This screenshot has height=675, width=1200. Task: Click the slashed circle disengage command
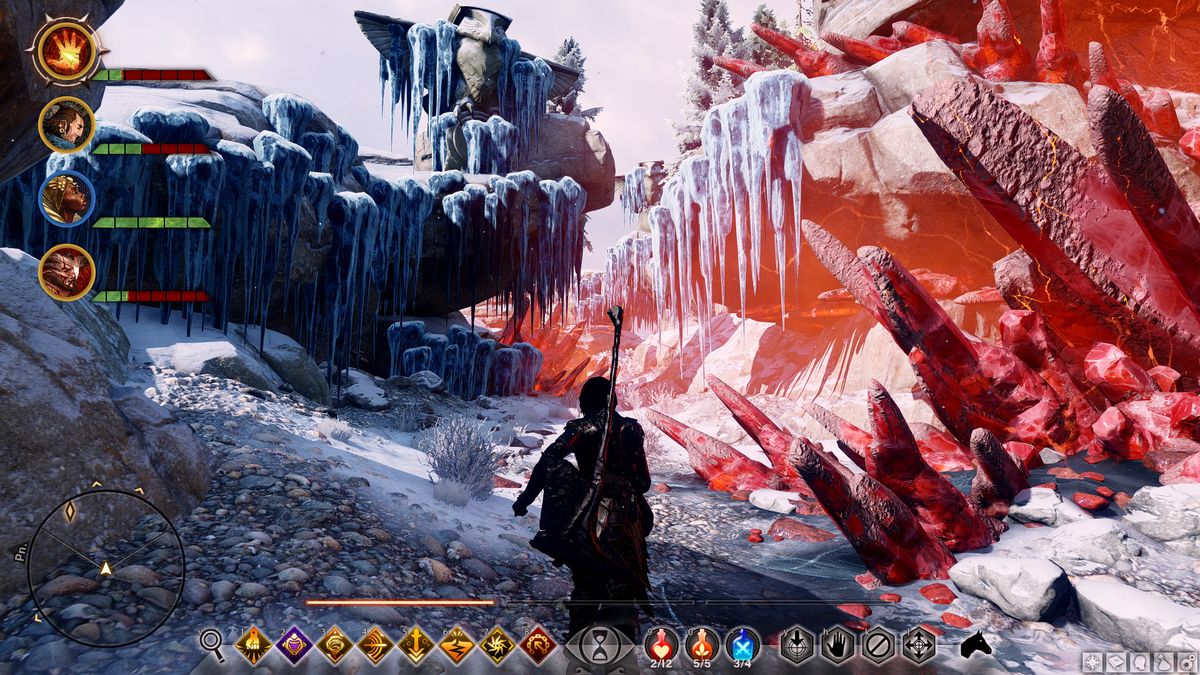[878, 645]
